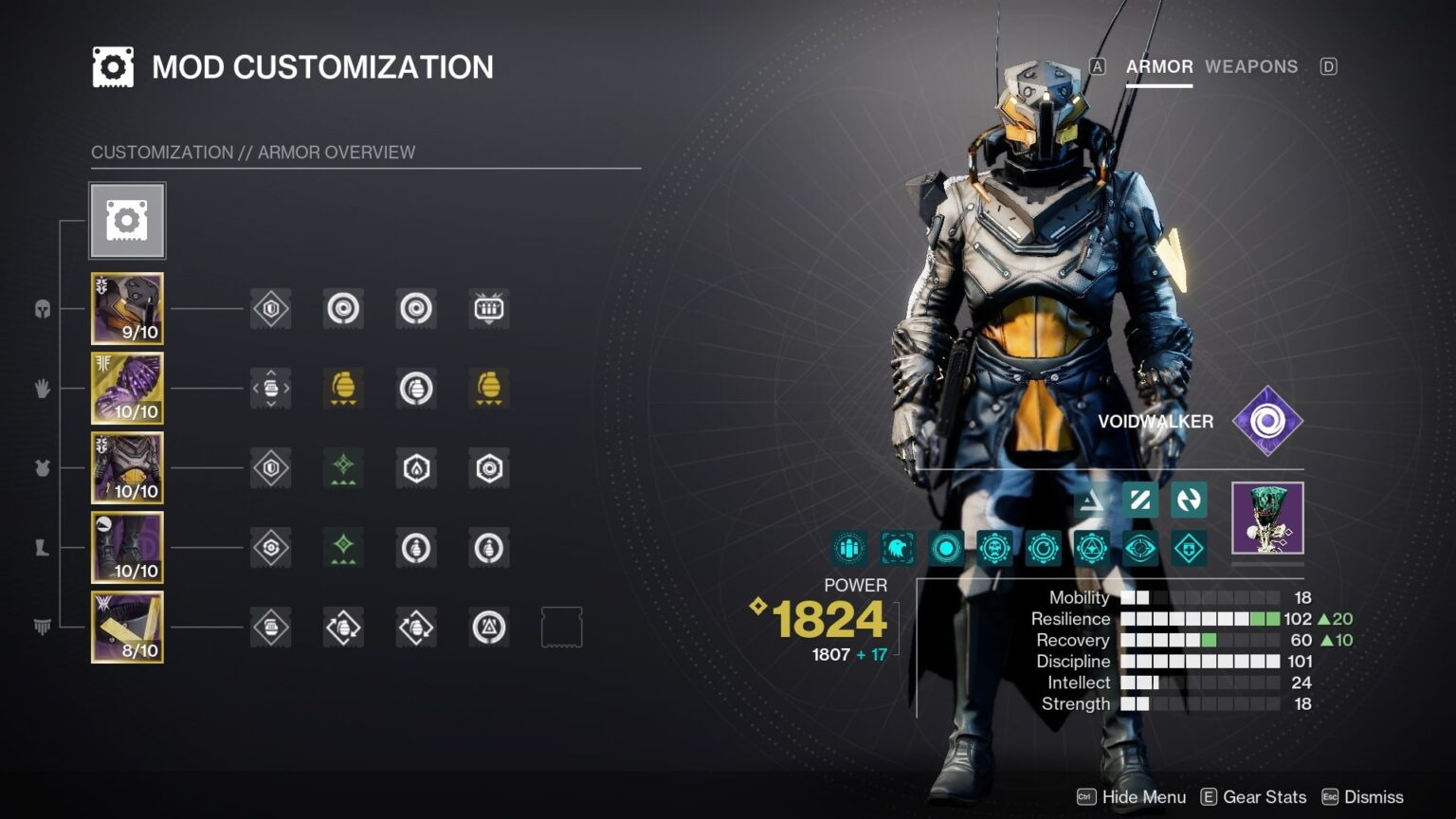Open the armor overview gear tile
1456x819 pixels.
[x=127, y=221]
